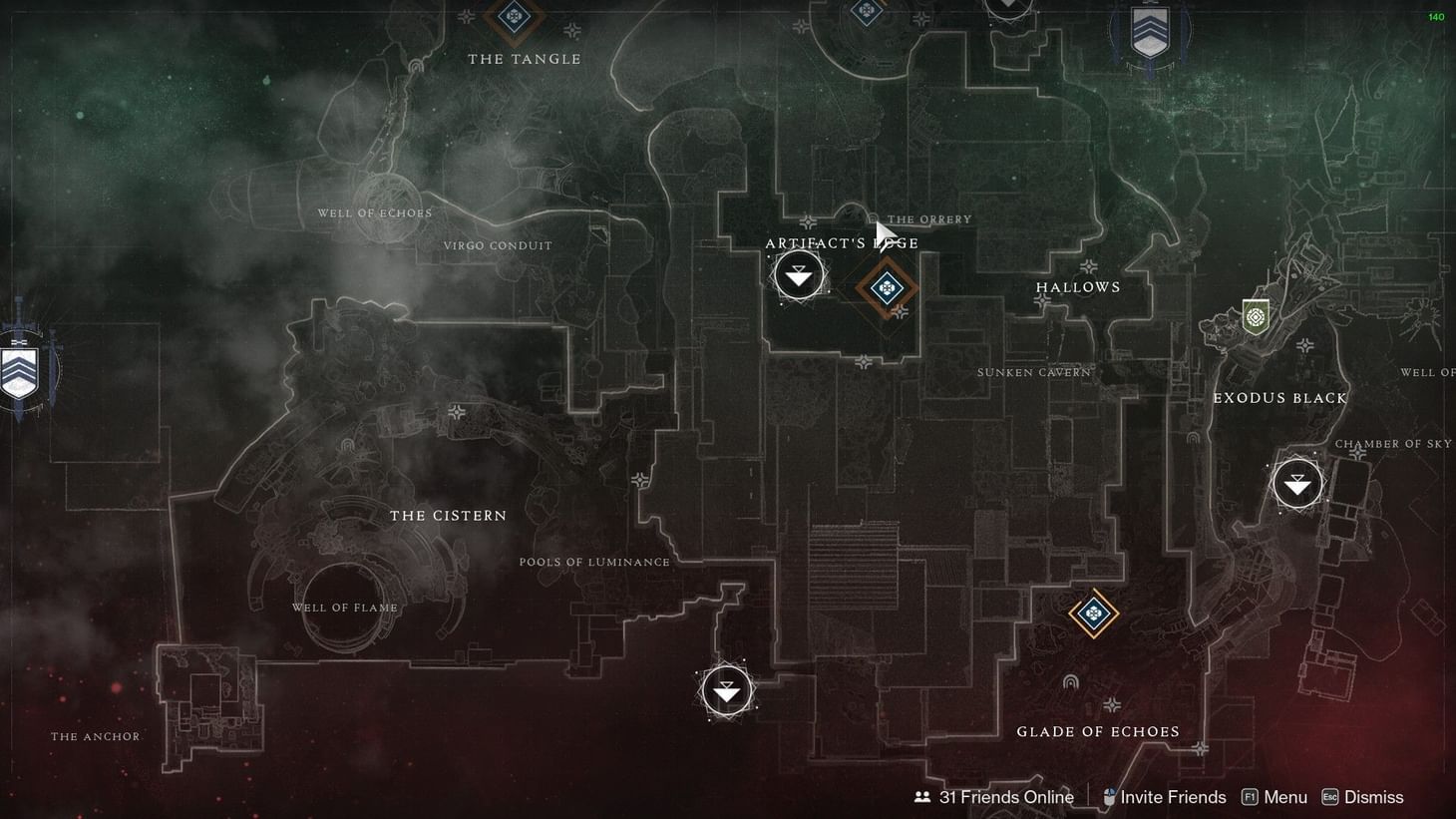Open the Menu from the bottom bar

tap(1284, 797)
